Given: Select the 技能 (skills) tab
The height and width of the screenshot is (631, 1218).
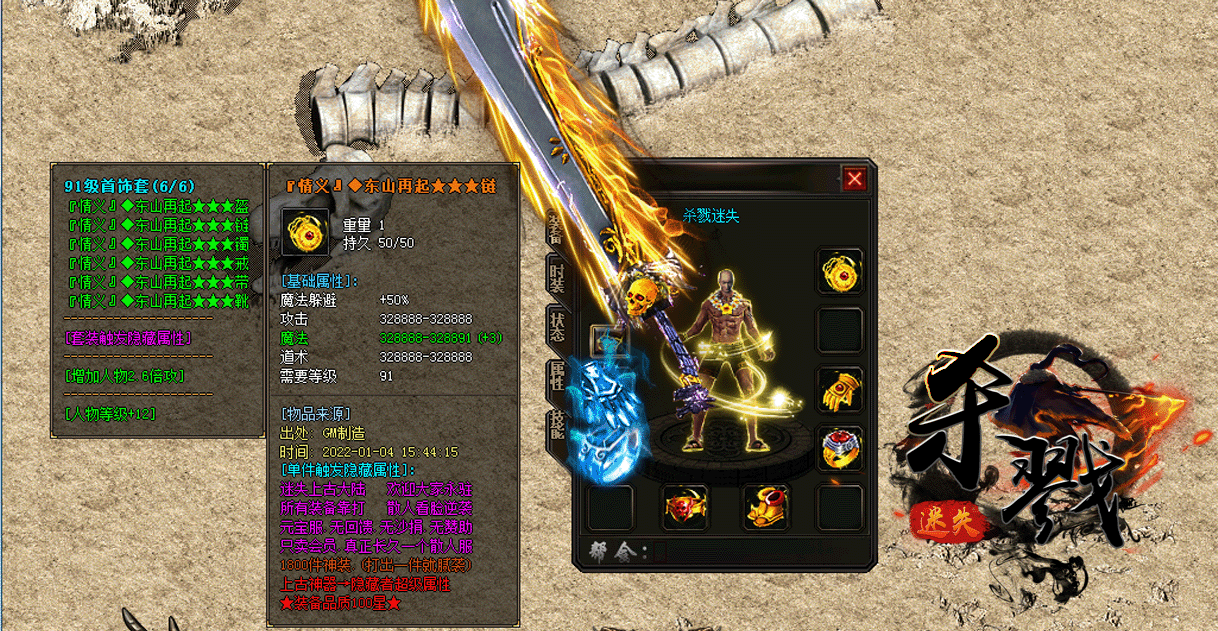Looking at the screenshot, I should coord(557,429).
